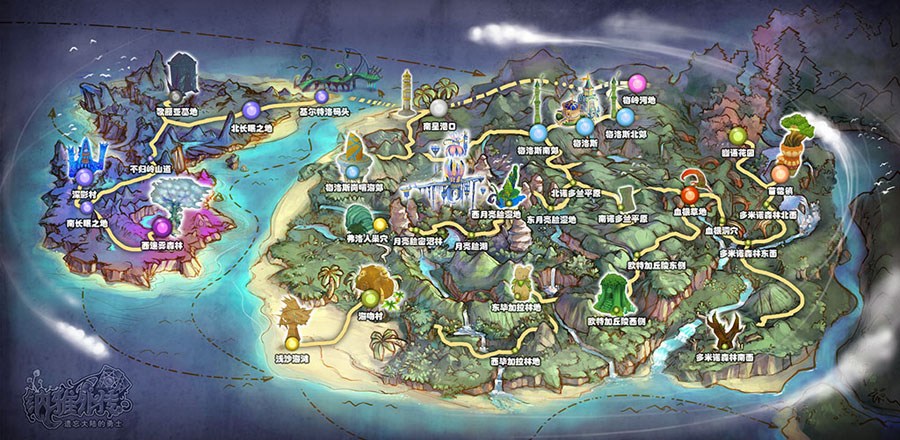Choose the 浅沙海滩 yellow beach marker
Screen dimensions: 900x440
[x=291, y=343]
